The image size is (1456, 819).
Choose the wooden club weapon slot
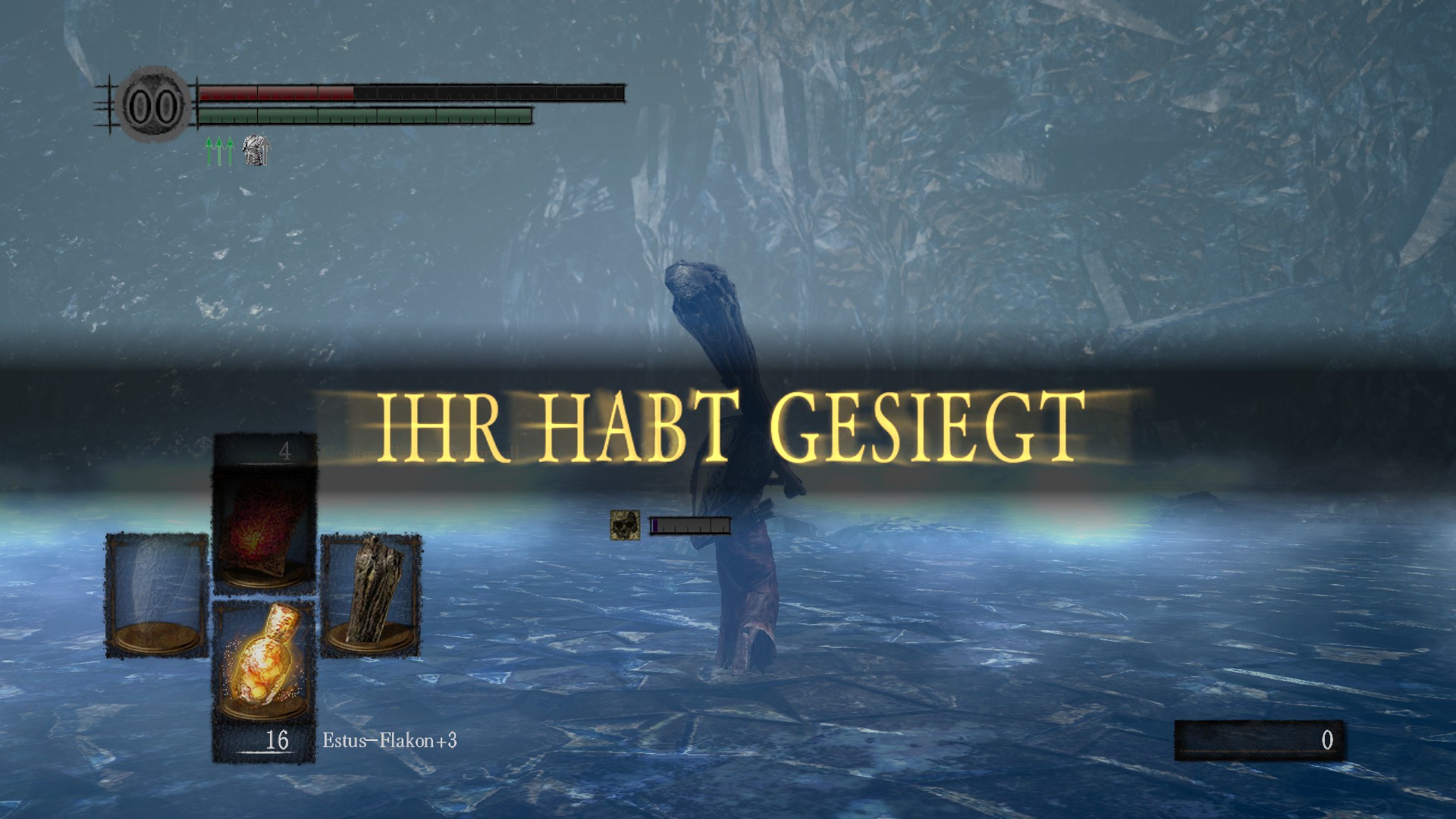pos(371,592)
